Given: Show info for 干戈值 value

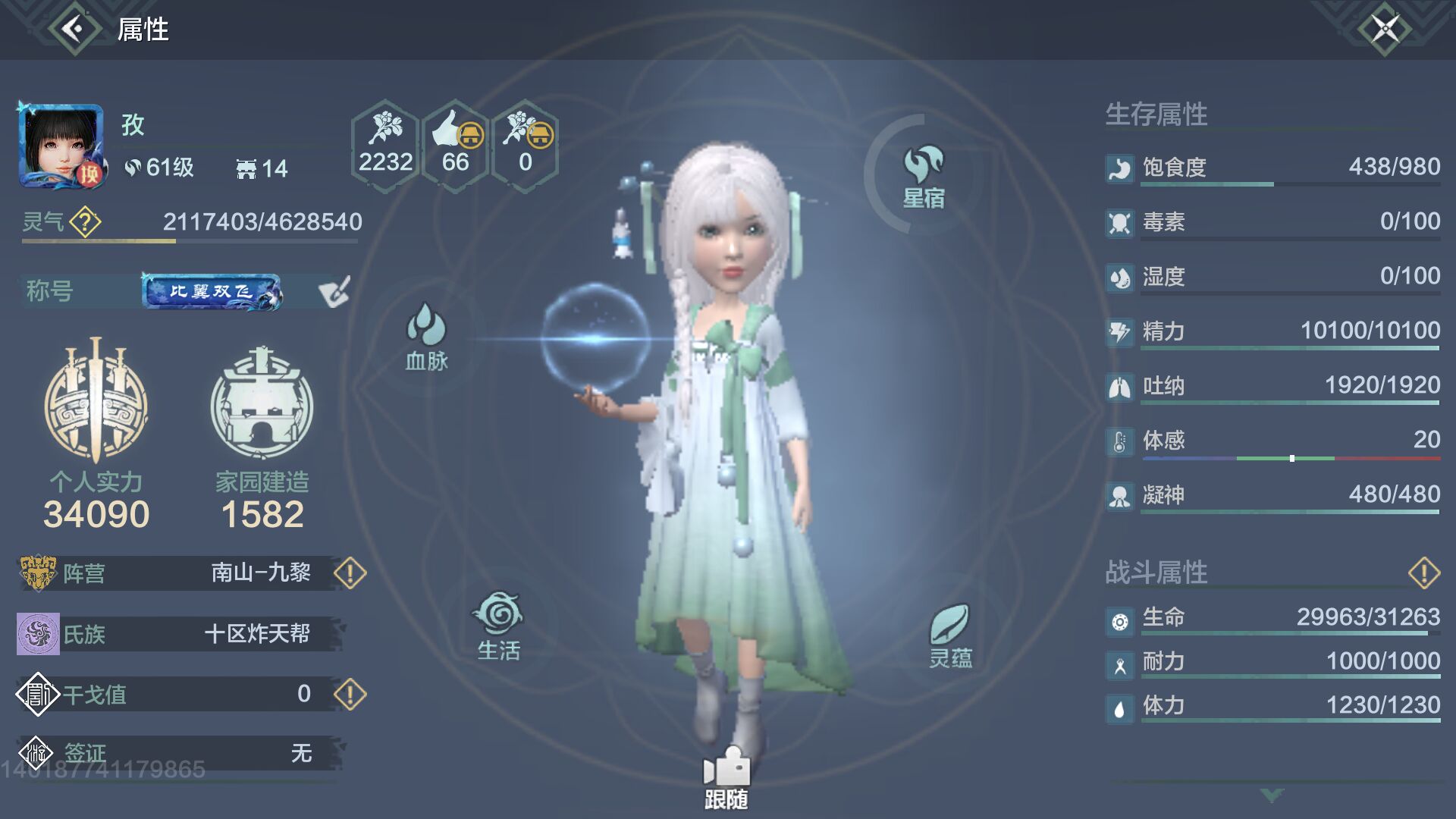Looking at the screenshot, I should tap(350, 694).
